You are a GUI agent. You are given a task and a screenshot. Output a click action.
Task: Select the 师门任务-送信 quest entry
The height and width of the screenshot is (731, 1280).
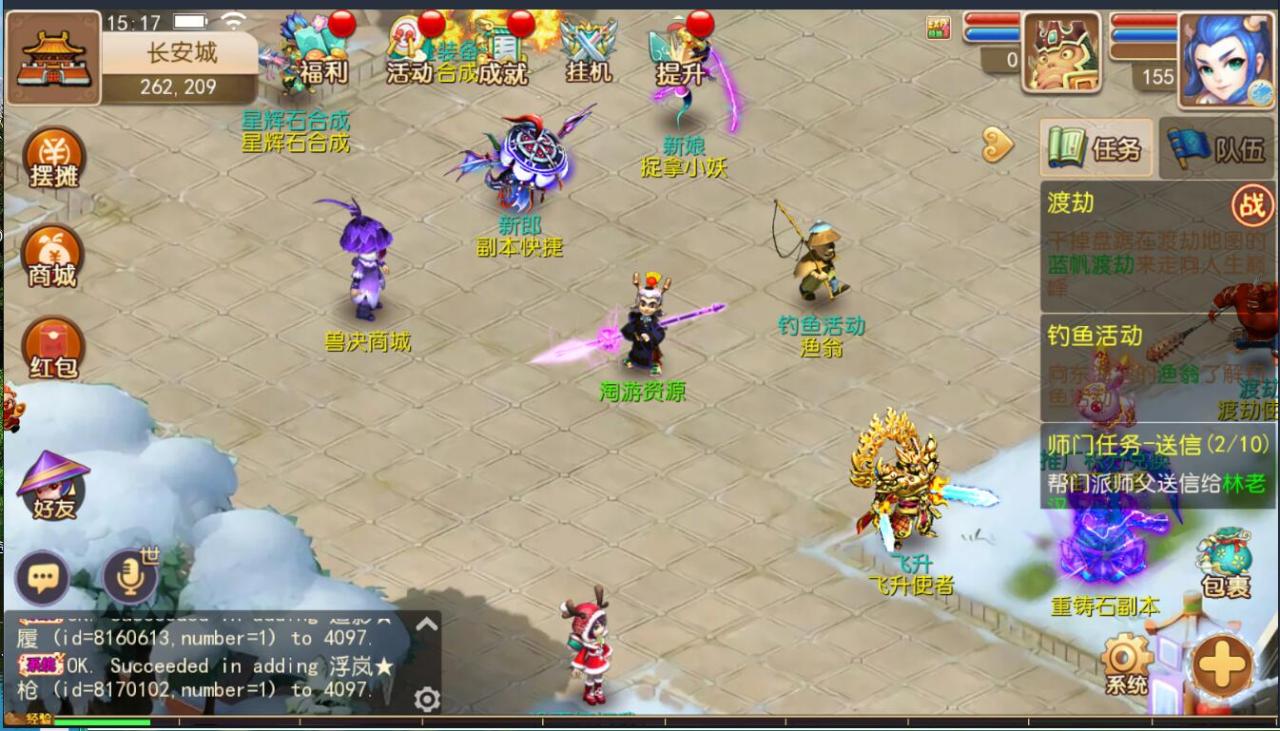pyautogui.click(x=1157, y=462)
